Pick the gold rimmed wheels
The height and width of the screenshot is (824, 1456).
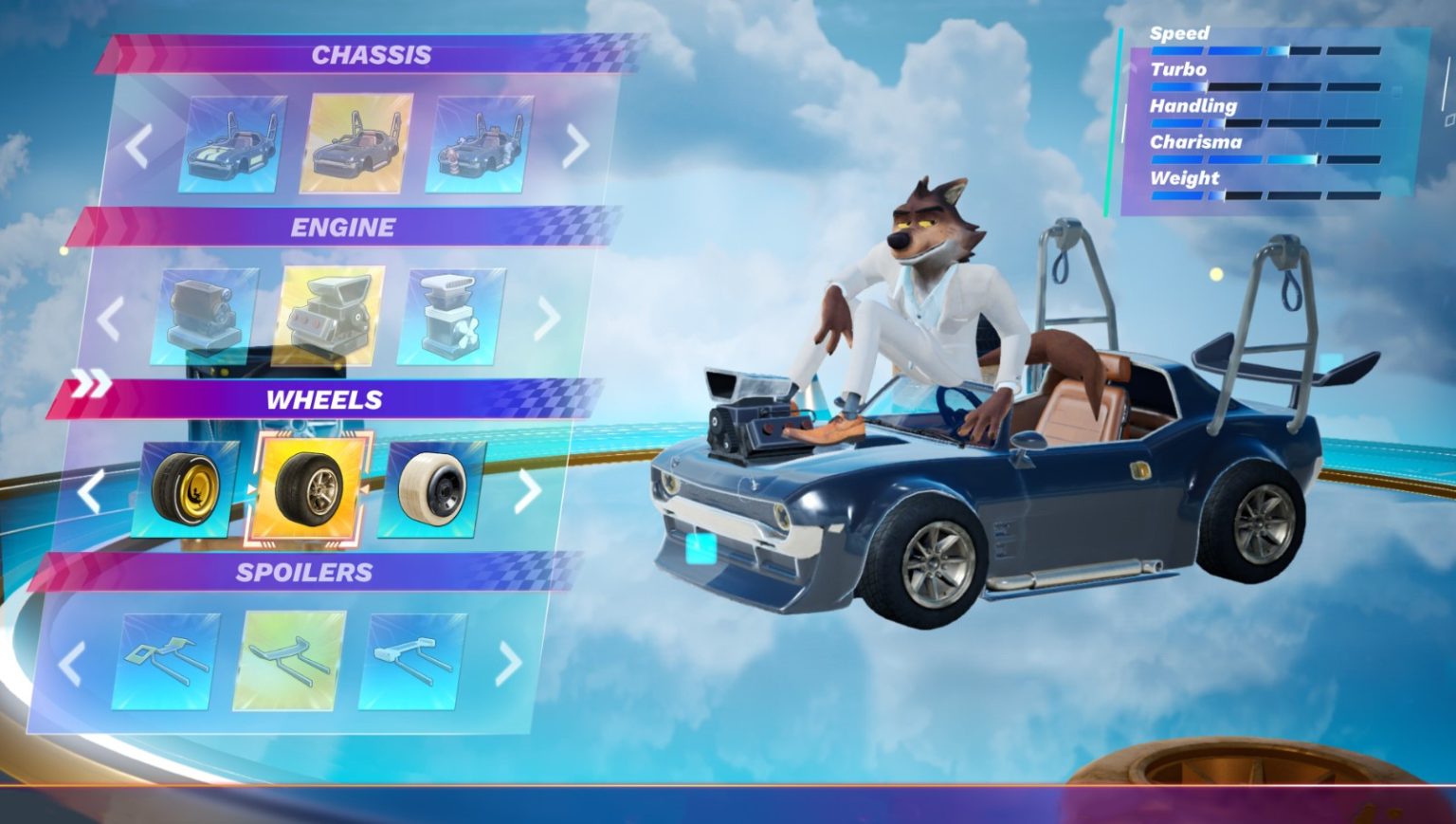(191, 489)
